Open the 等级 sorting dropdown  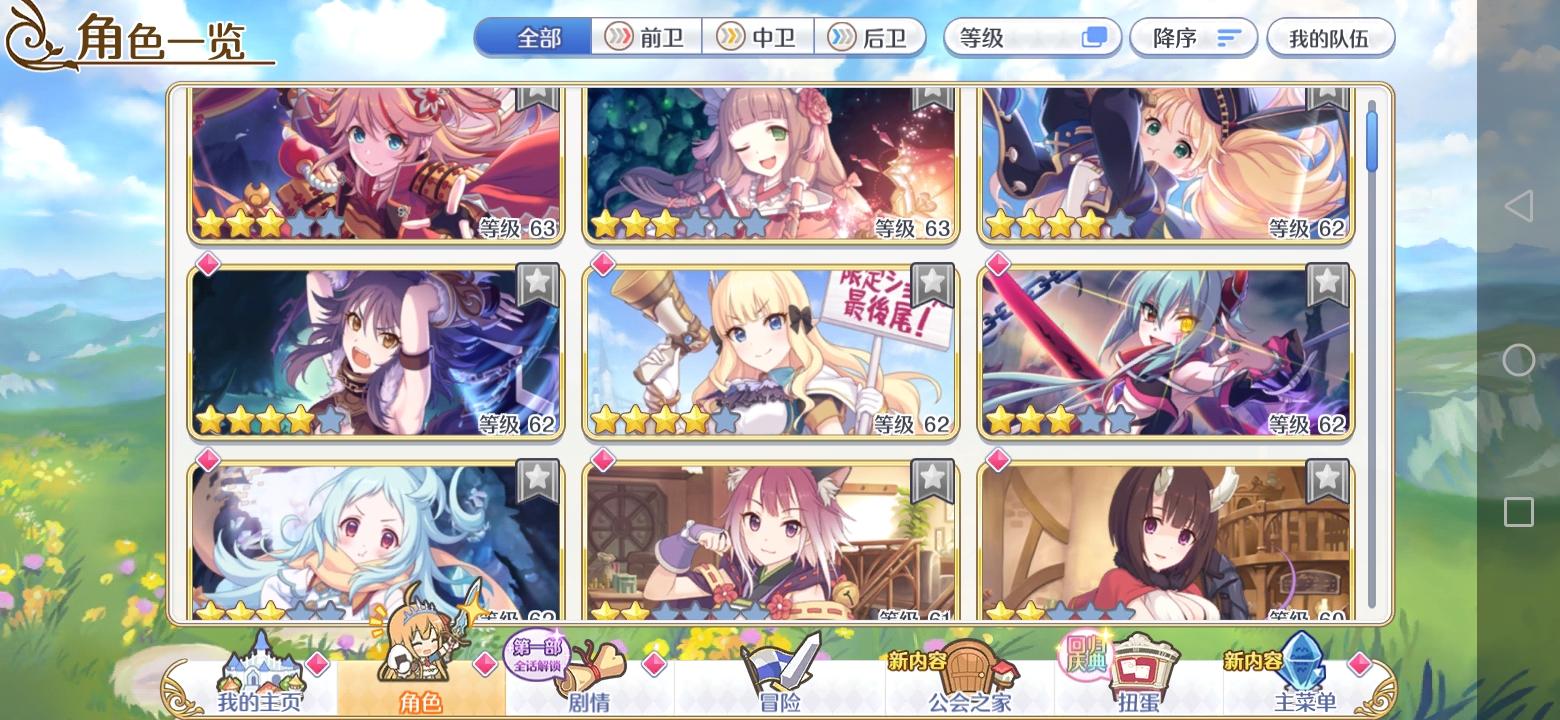click(1032, 37)
